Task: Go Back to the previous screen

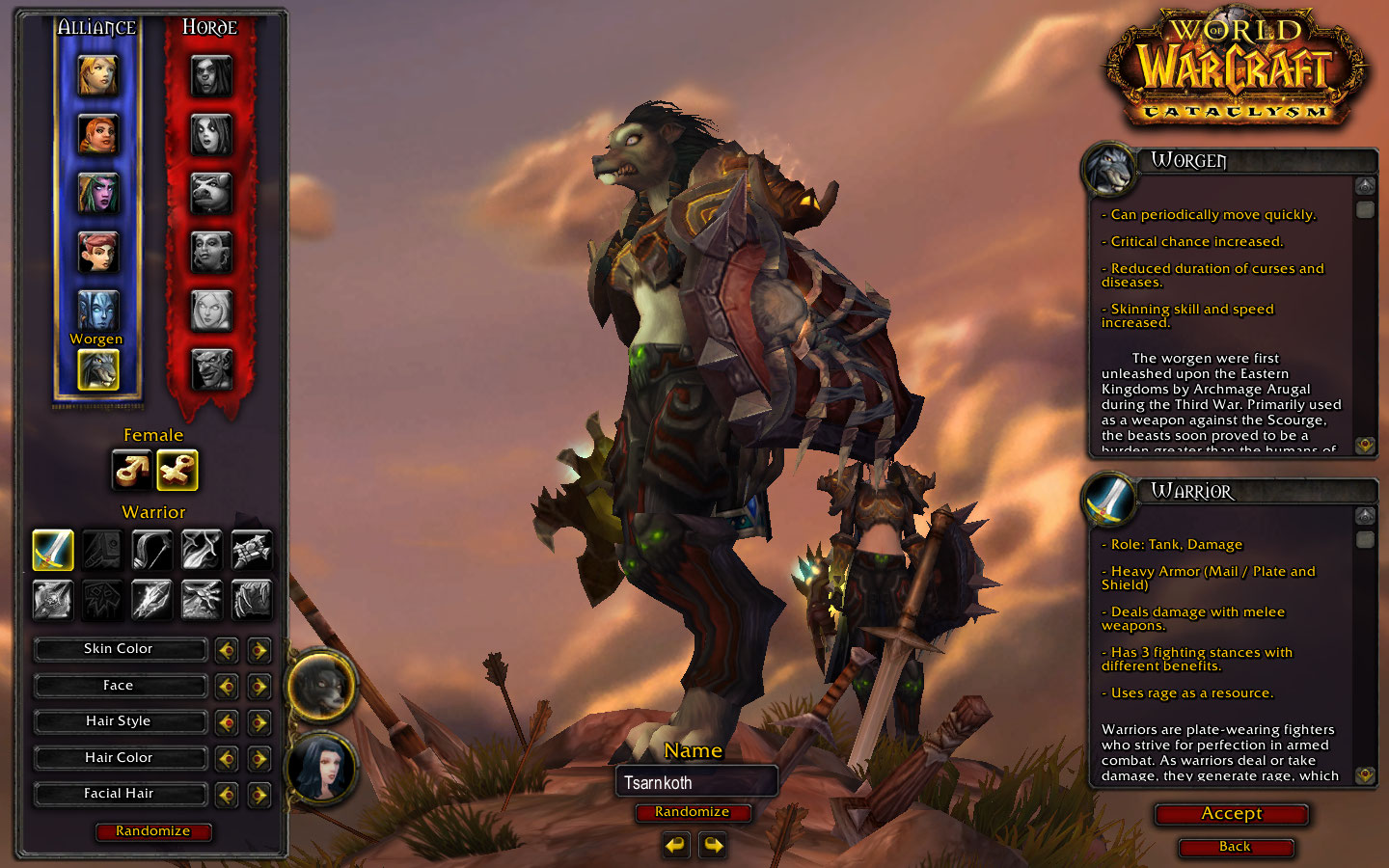Action: pyautogui.click(x=1235, y=847)
